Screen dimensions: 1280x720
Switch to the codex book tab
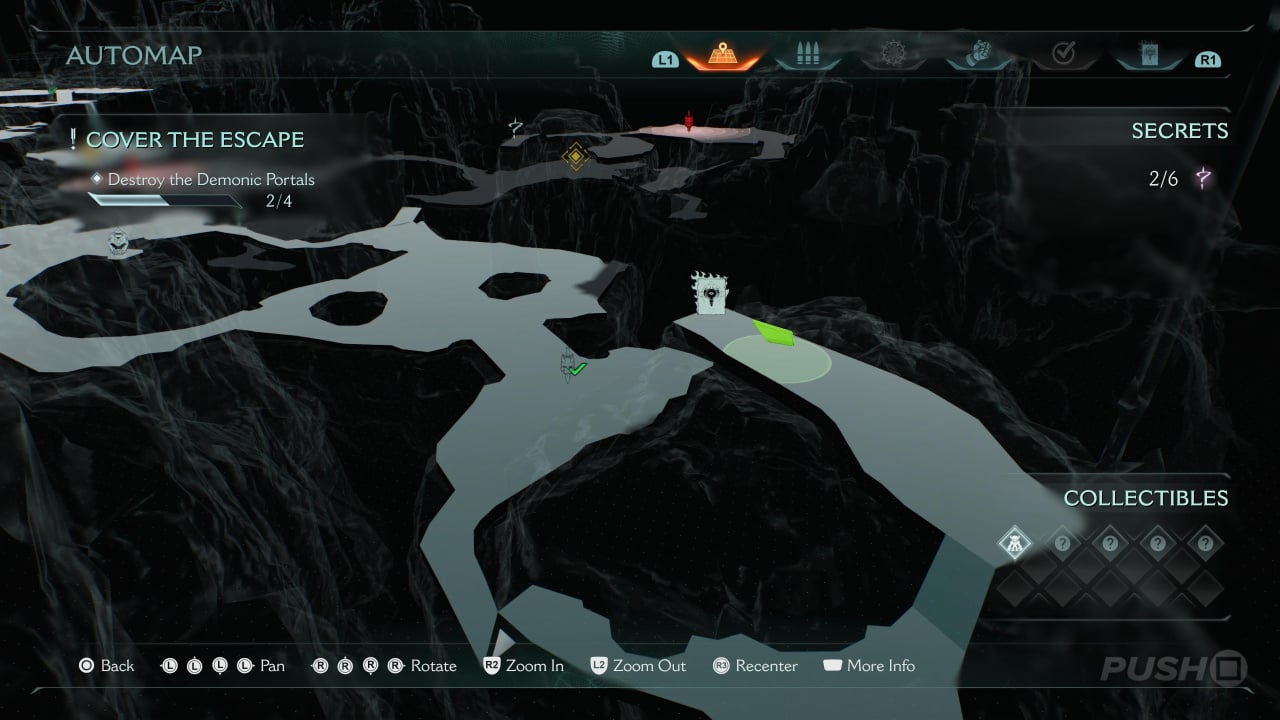(x=1148, y=55)
